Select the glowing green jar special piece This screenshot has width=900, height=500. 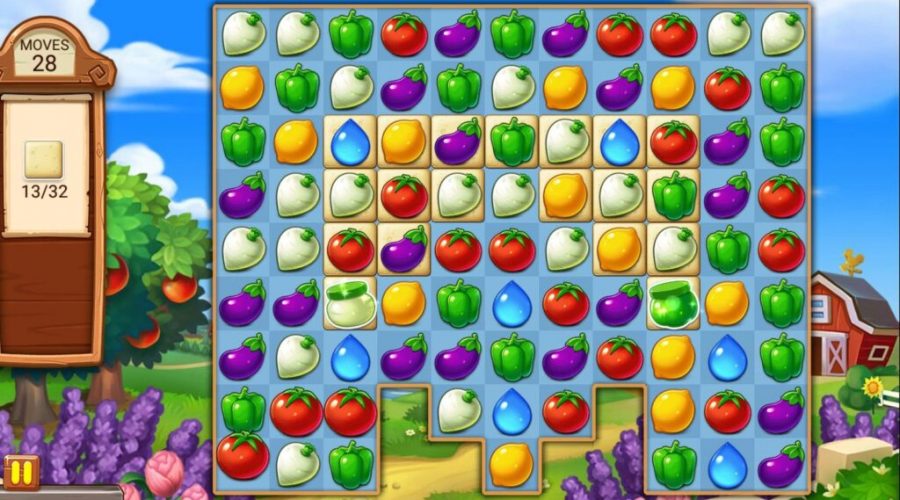673,301
